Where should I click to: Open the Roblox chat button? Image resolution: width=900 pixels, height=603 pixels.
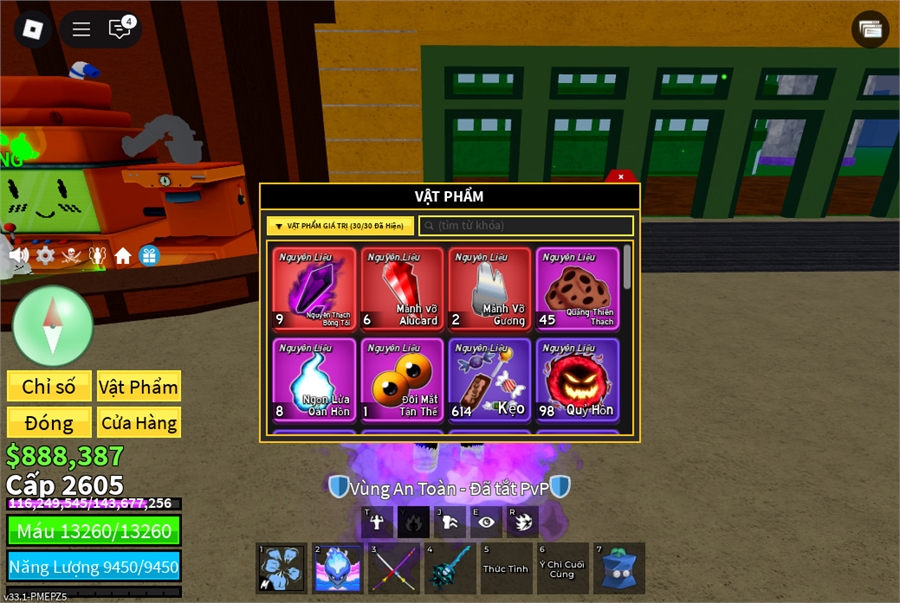[x=119, y=29]
